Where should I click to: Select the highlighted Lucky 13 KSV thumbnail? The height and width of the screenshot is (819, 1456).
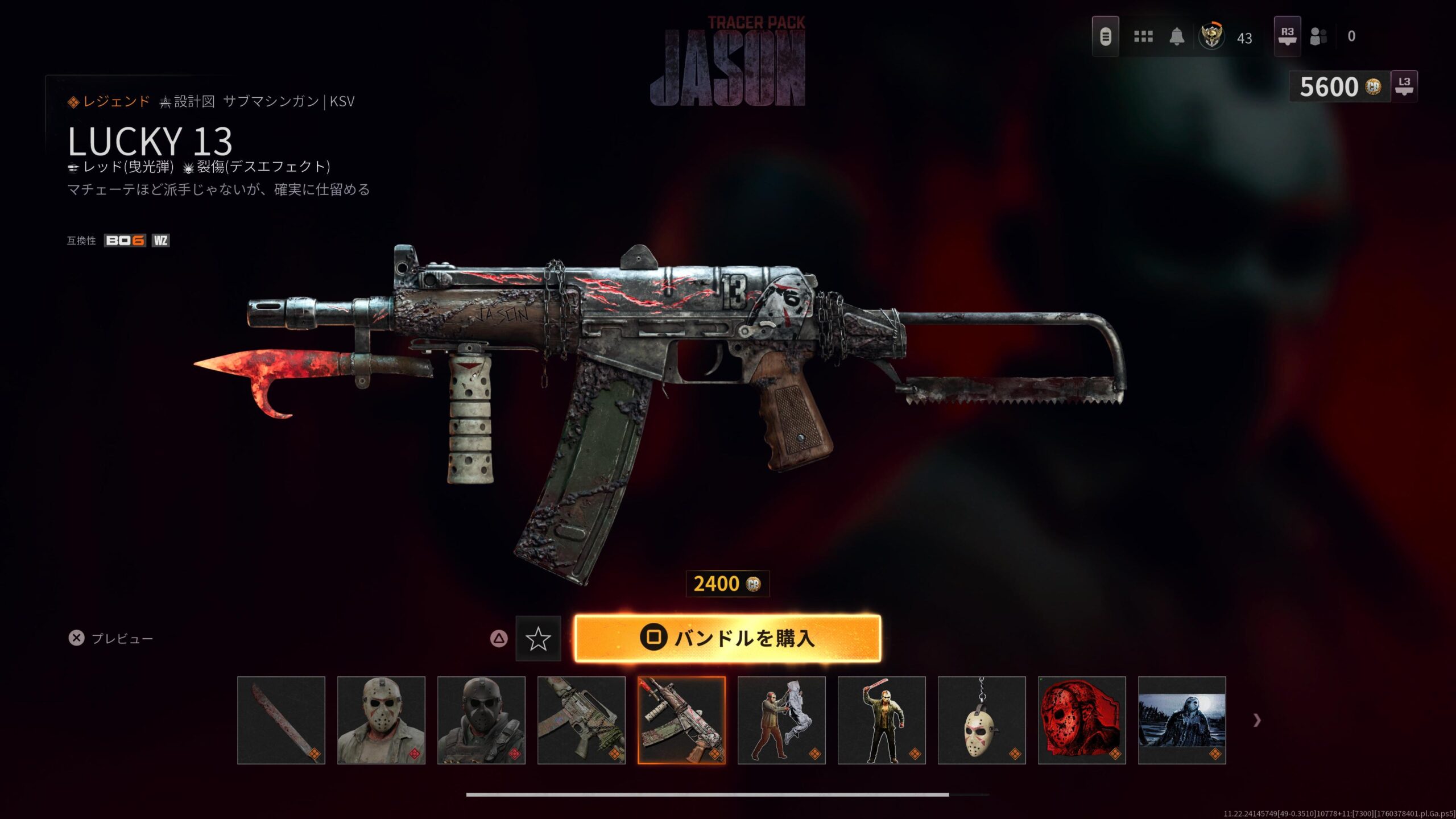click(681, 720)
